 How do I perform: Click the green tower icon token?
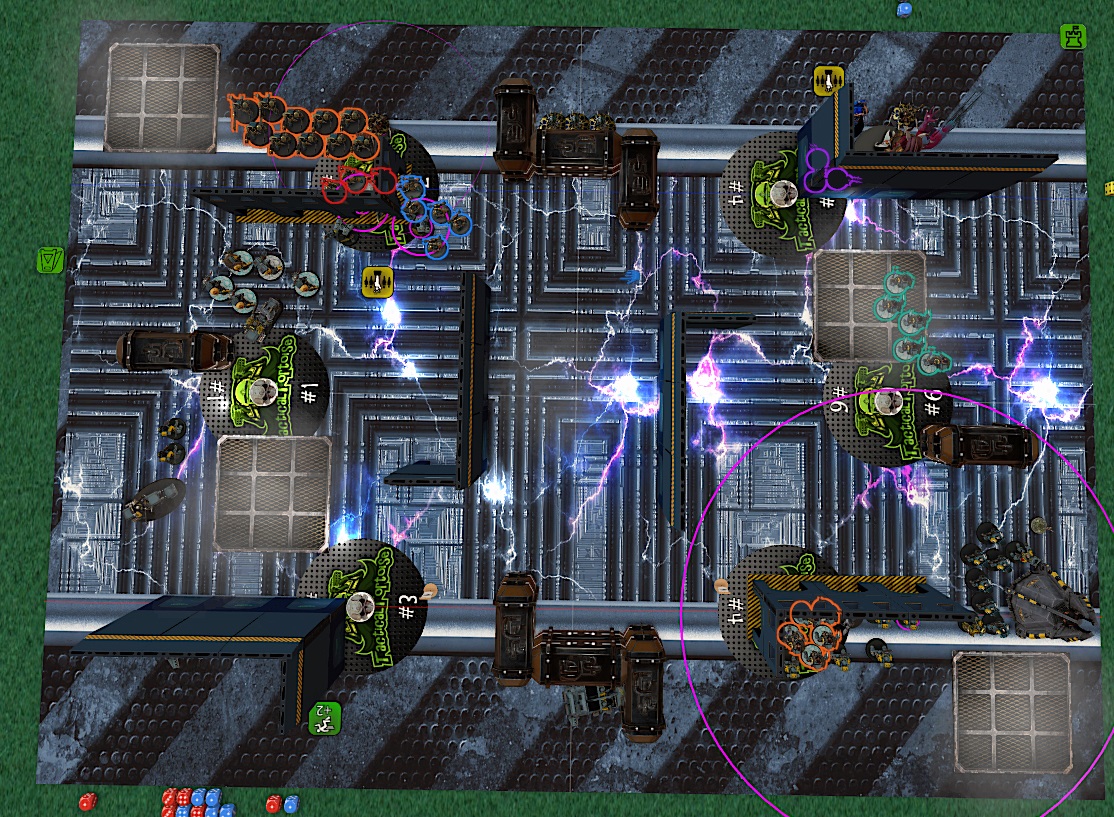click(x=1073, y=38)
